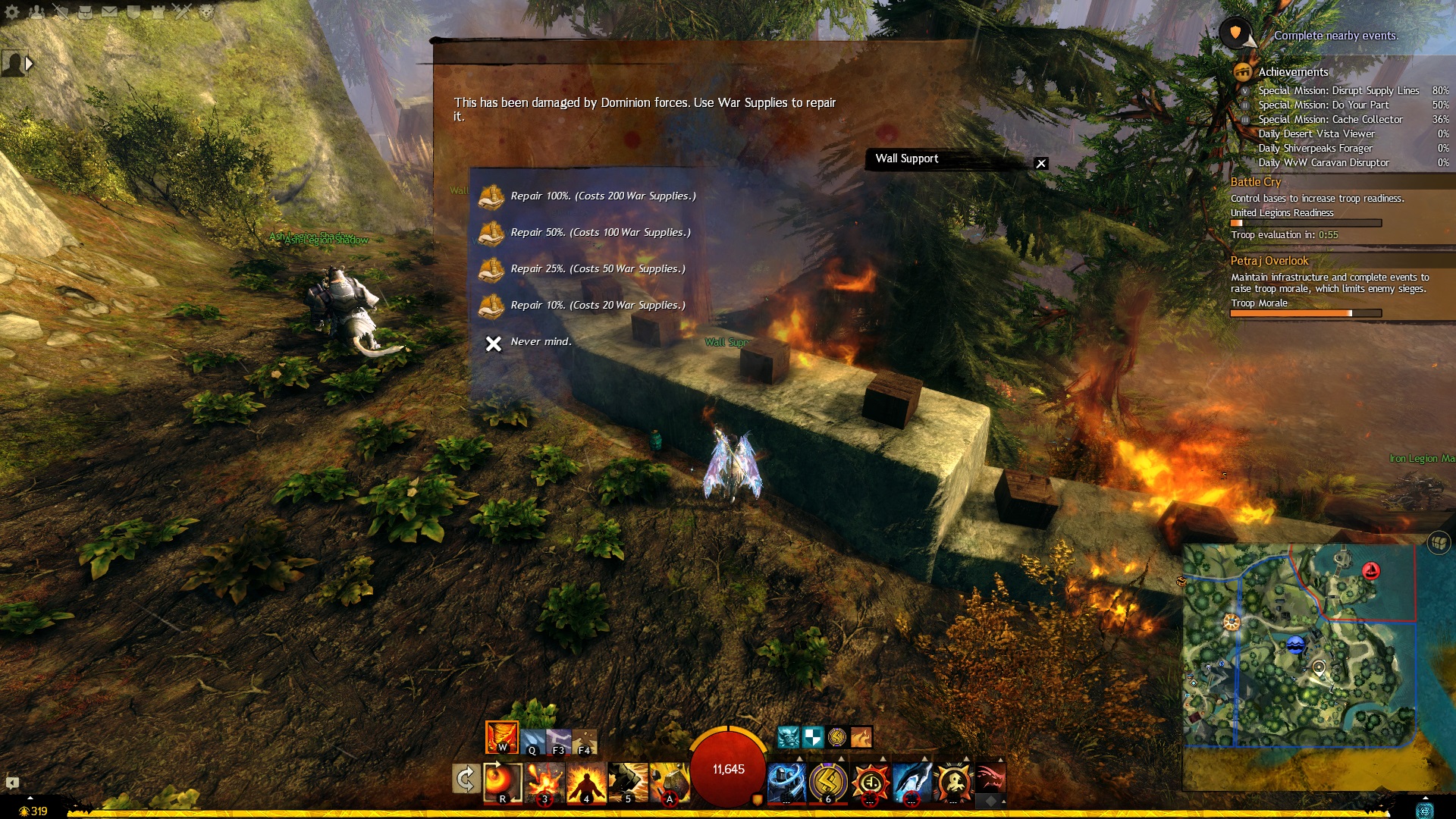Attune to fire with the W skill
The height and width of the screenshot is (819, 1456).
click(x=502, y=736)
